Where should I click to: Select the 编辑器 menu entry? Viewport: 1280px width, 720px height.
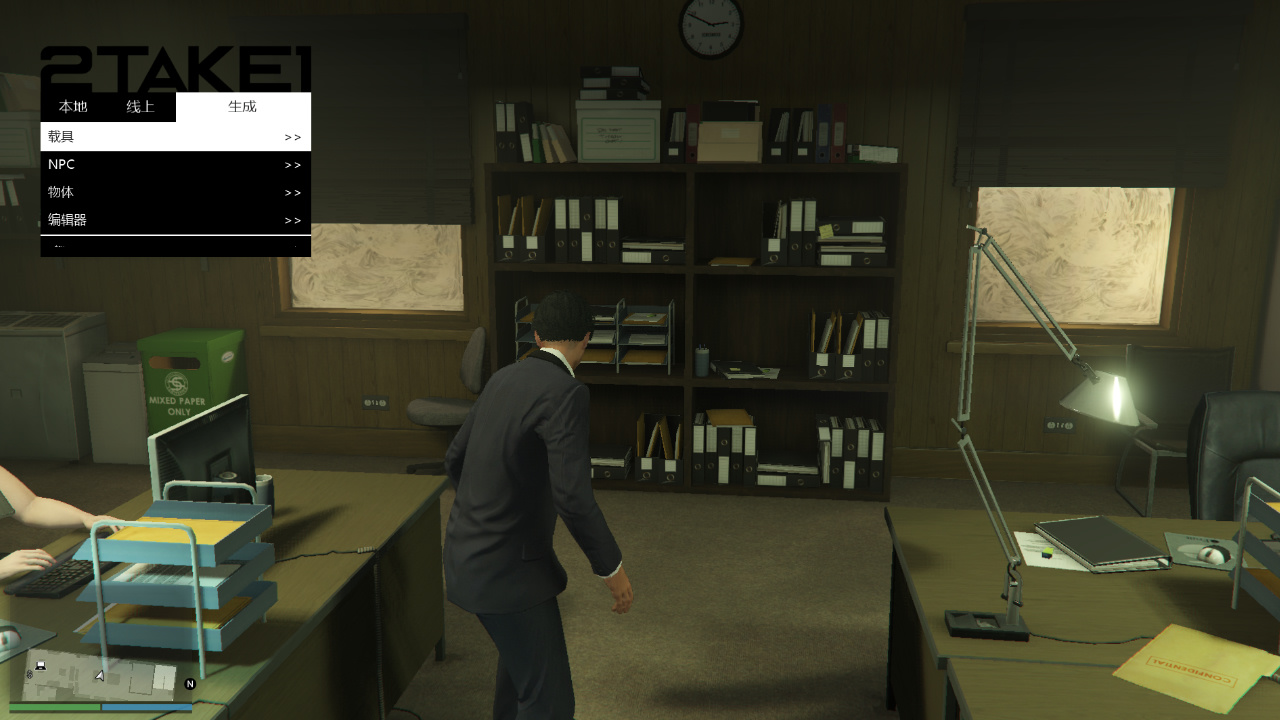tap(175, 220)
